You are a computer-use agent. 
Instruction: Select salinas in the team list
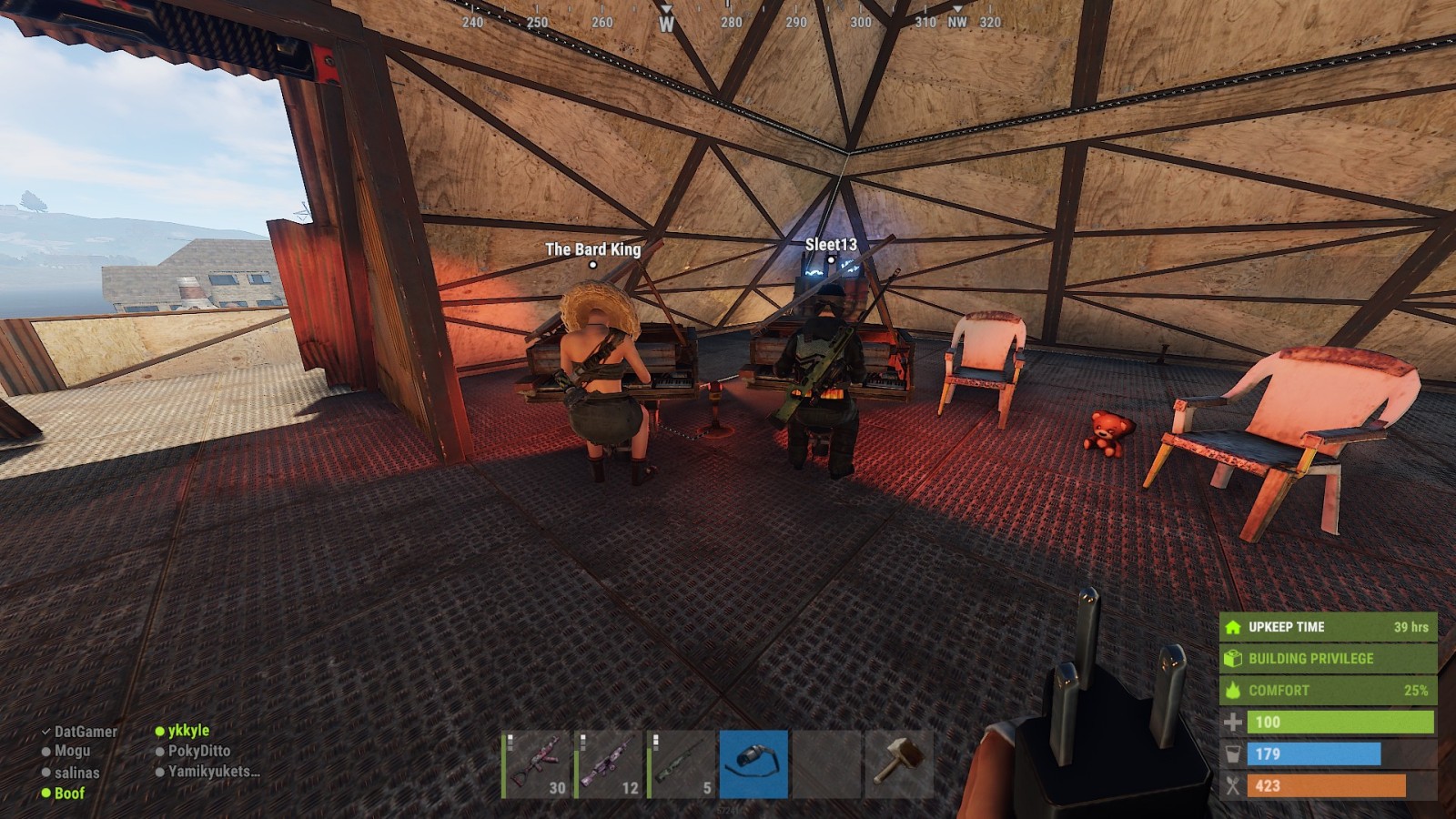[76, 773]
